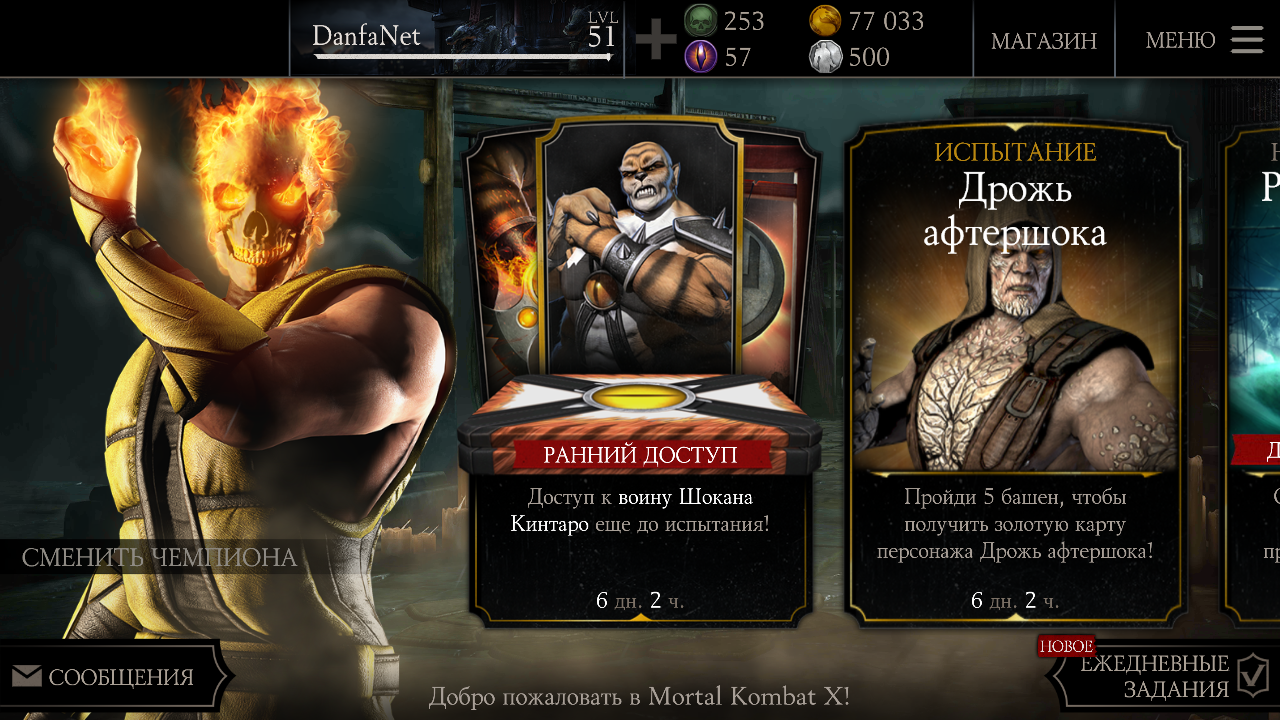Viewport: 1280px width, 720px height.
Task: Open Ежедневные задания daily tasks
Action: point(1165,677)
